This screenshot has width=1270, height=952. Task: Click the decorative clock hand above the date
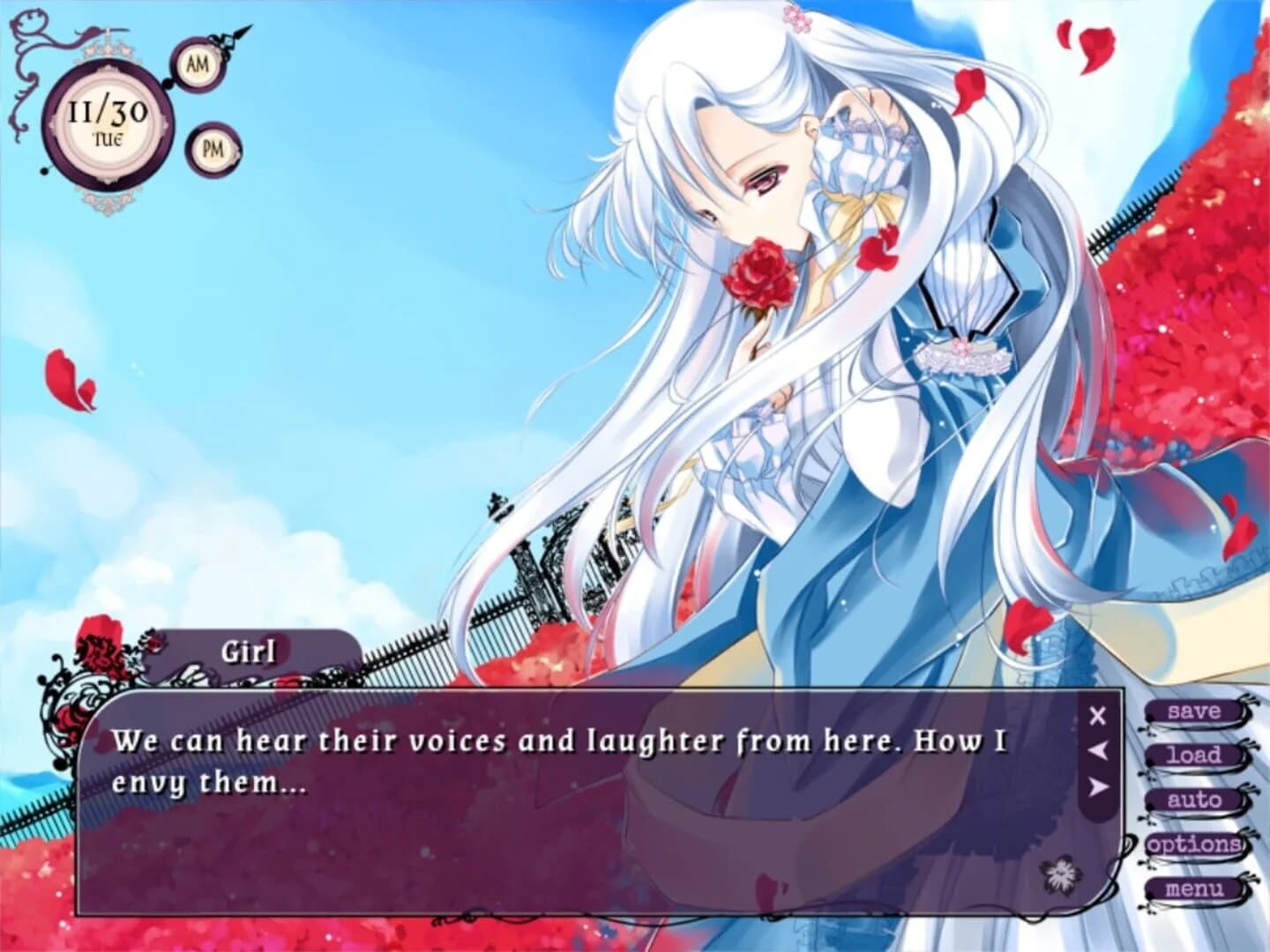[x=231, y=35]
